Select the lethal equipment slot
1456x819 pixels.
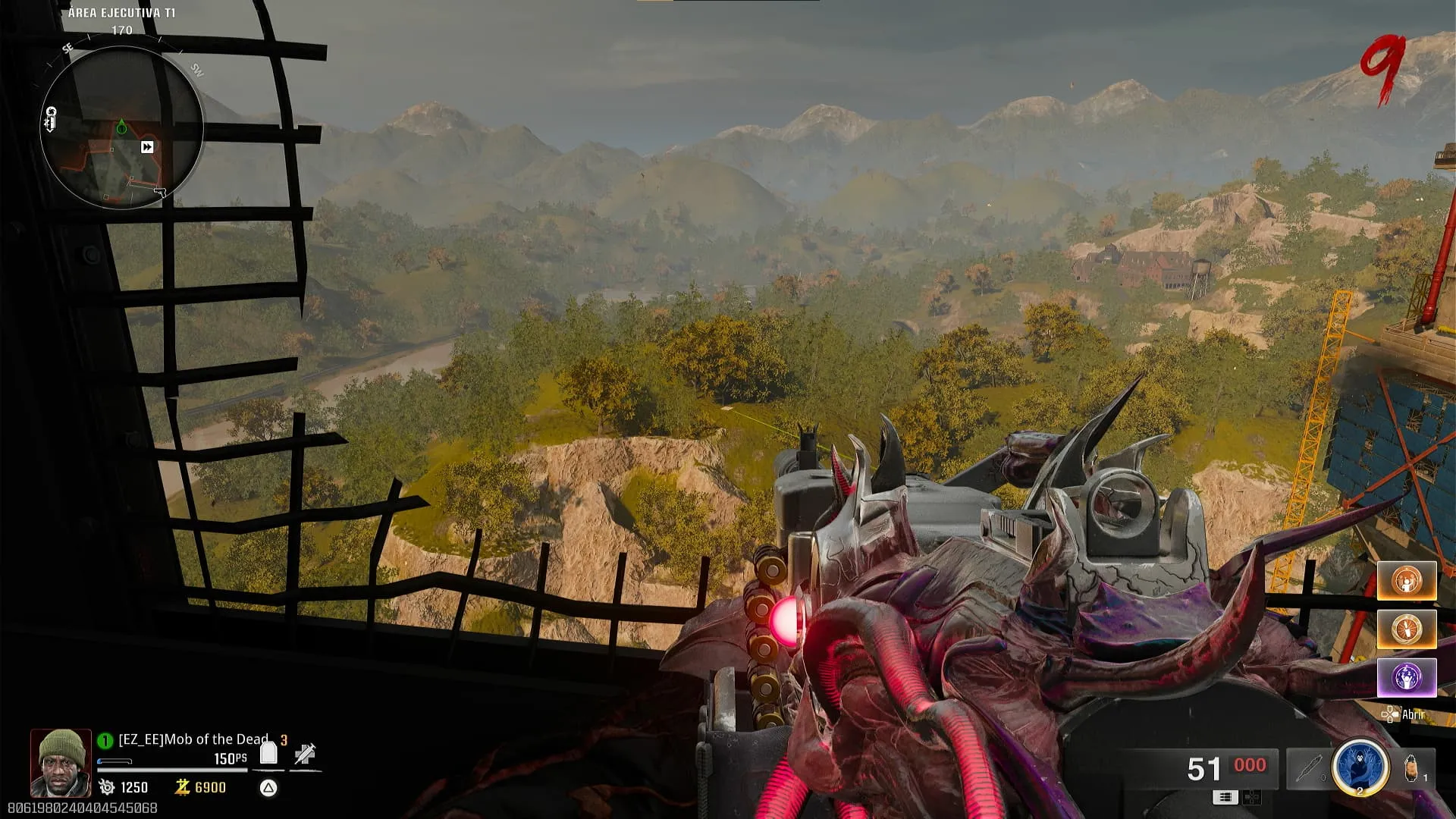[x=1412, y=769]
